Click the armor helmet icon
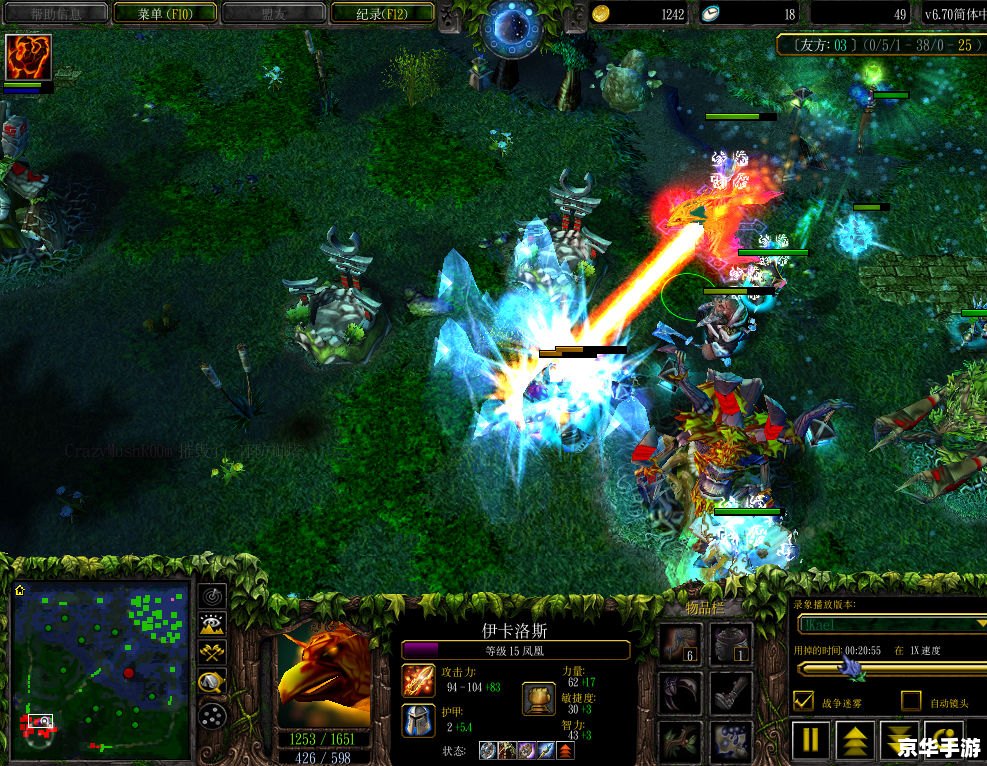This screenshot has height=766, width=987. 418,720
